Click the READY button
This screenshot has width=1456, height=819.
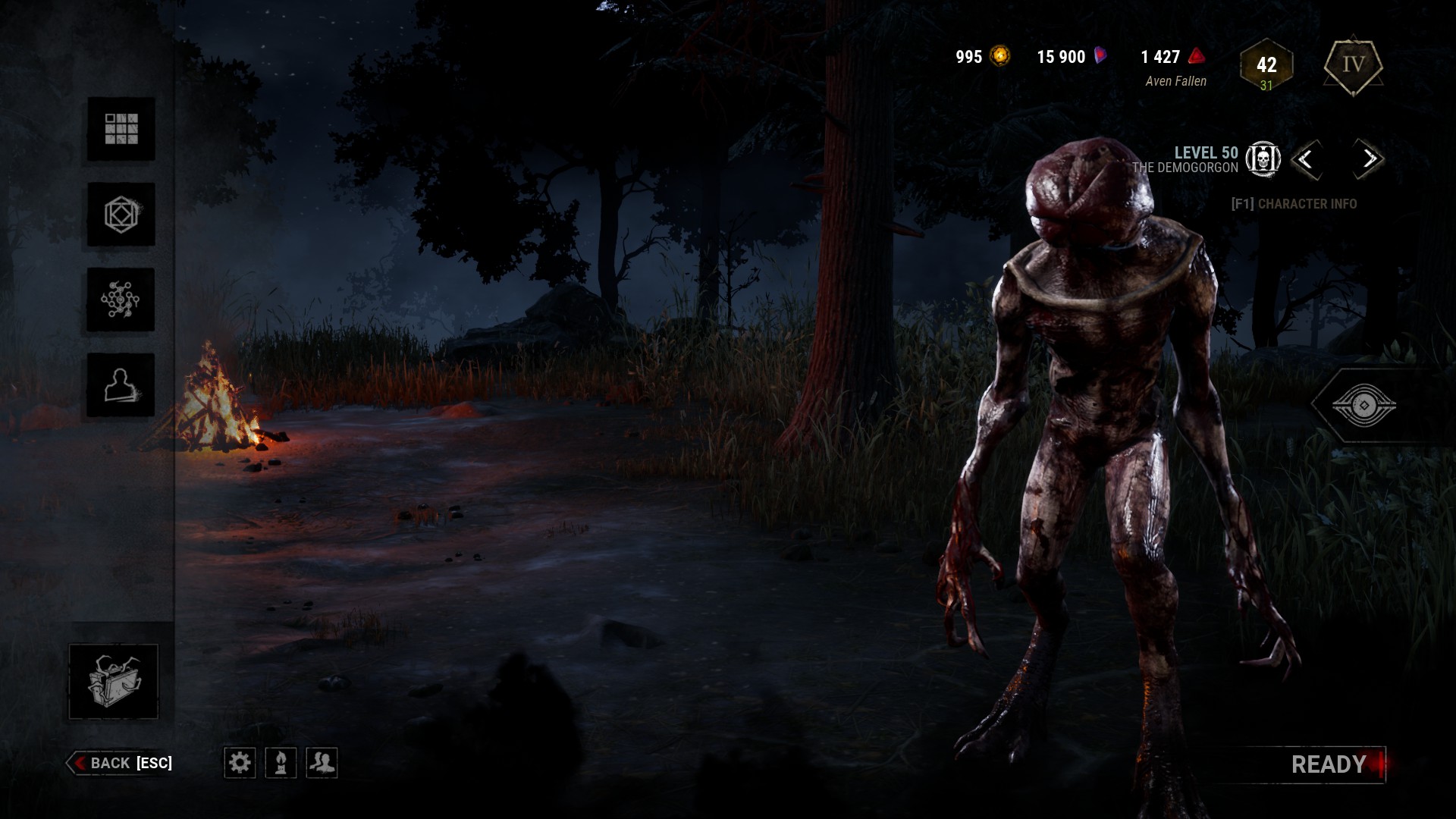[x=1329, y=764]
